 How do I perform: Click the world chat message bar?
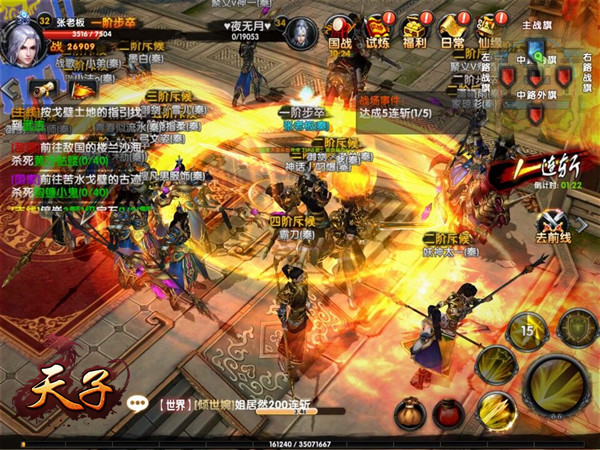pyautogui.click(x=240, y=404)
